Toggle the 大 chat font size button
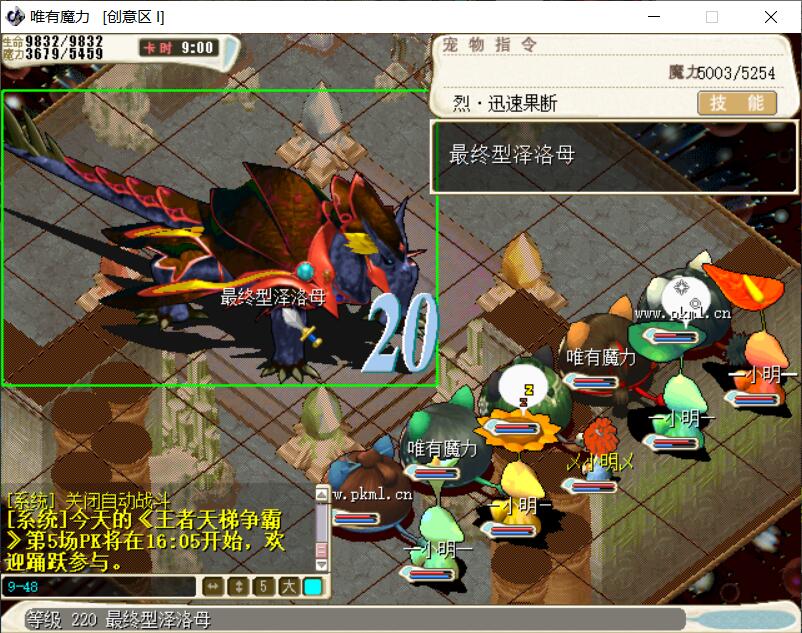 [x=288, y=587]
